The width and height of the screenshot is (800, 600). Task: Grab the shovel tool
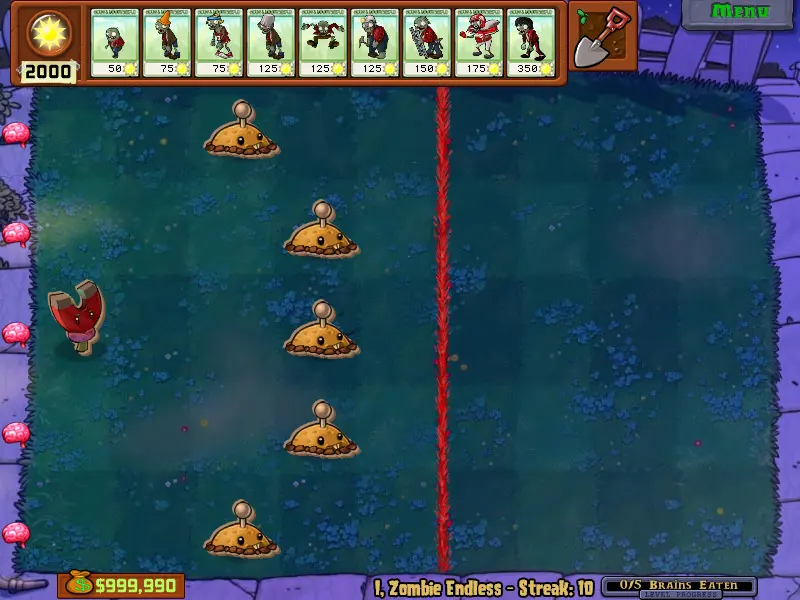point(603,38)
